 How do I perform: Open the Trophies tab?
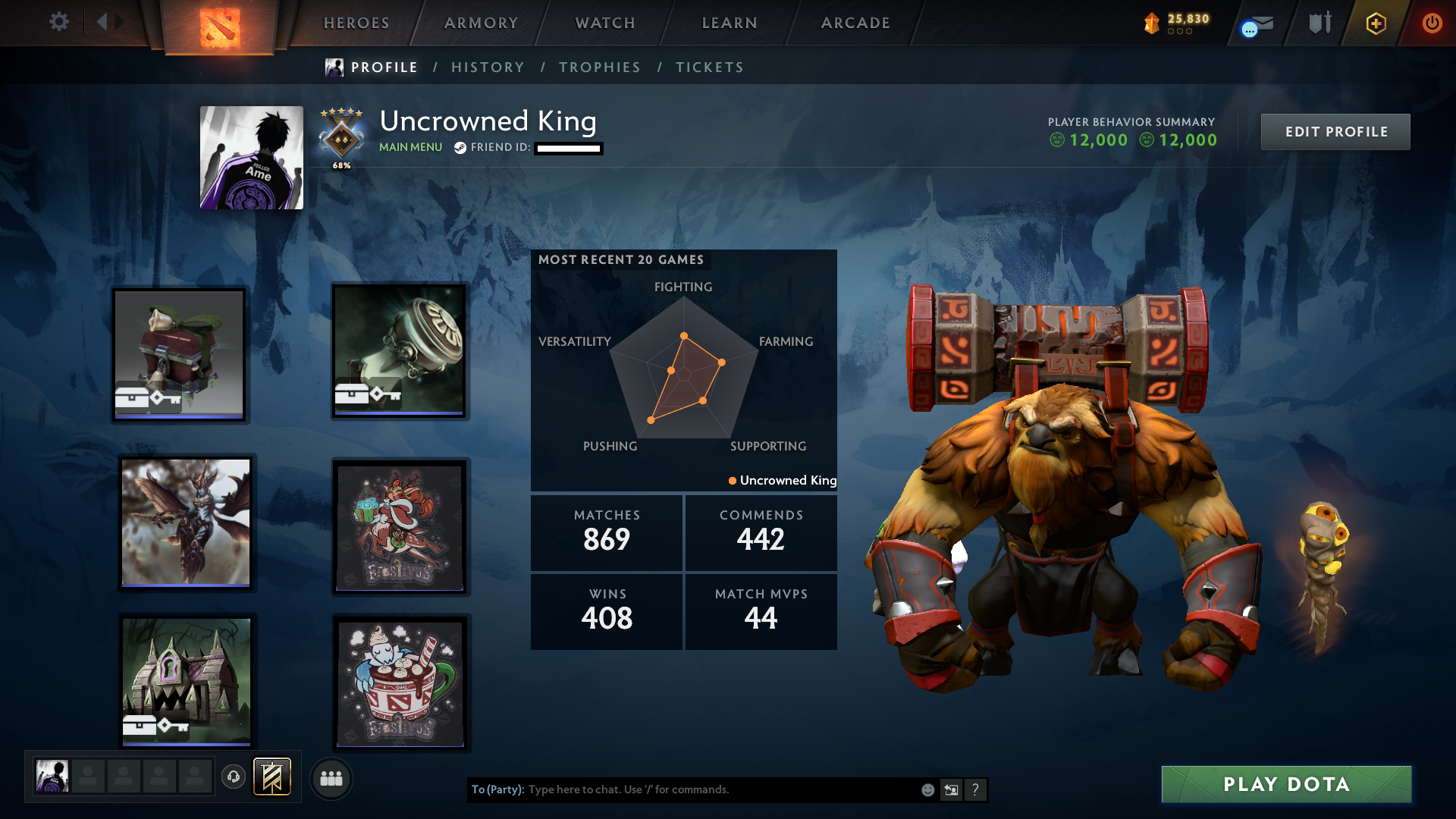599,67
